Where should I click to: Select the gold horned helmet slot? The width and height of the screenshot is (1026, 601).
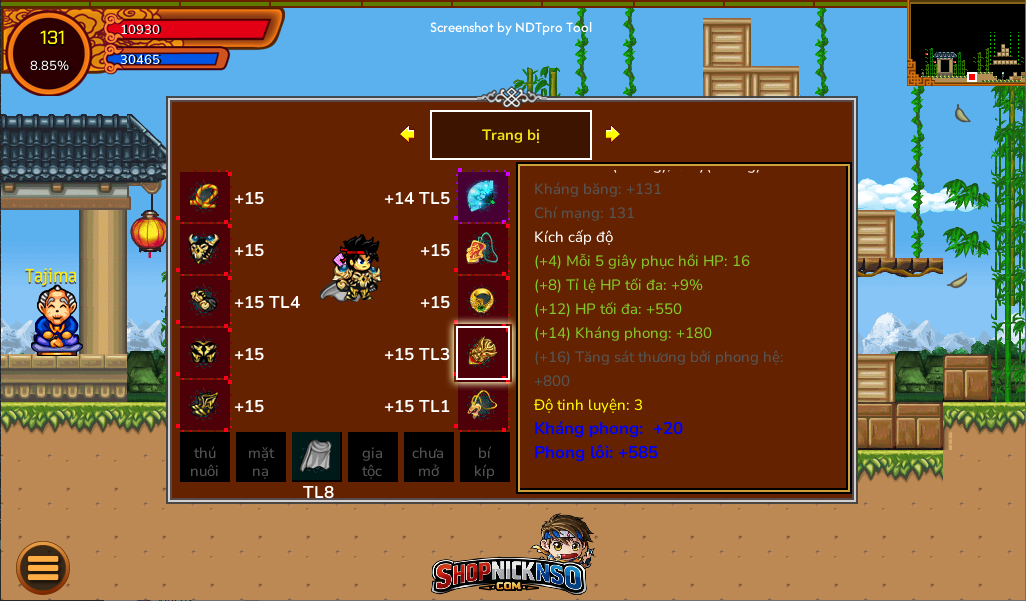point(205,249)
